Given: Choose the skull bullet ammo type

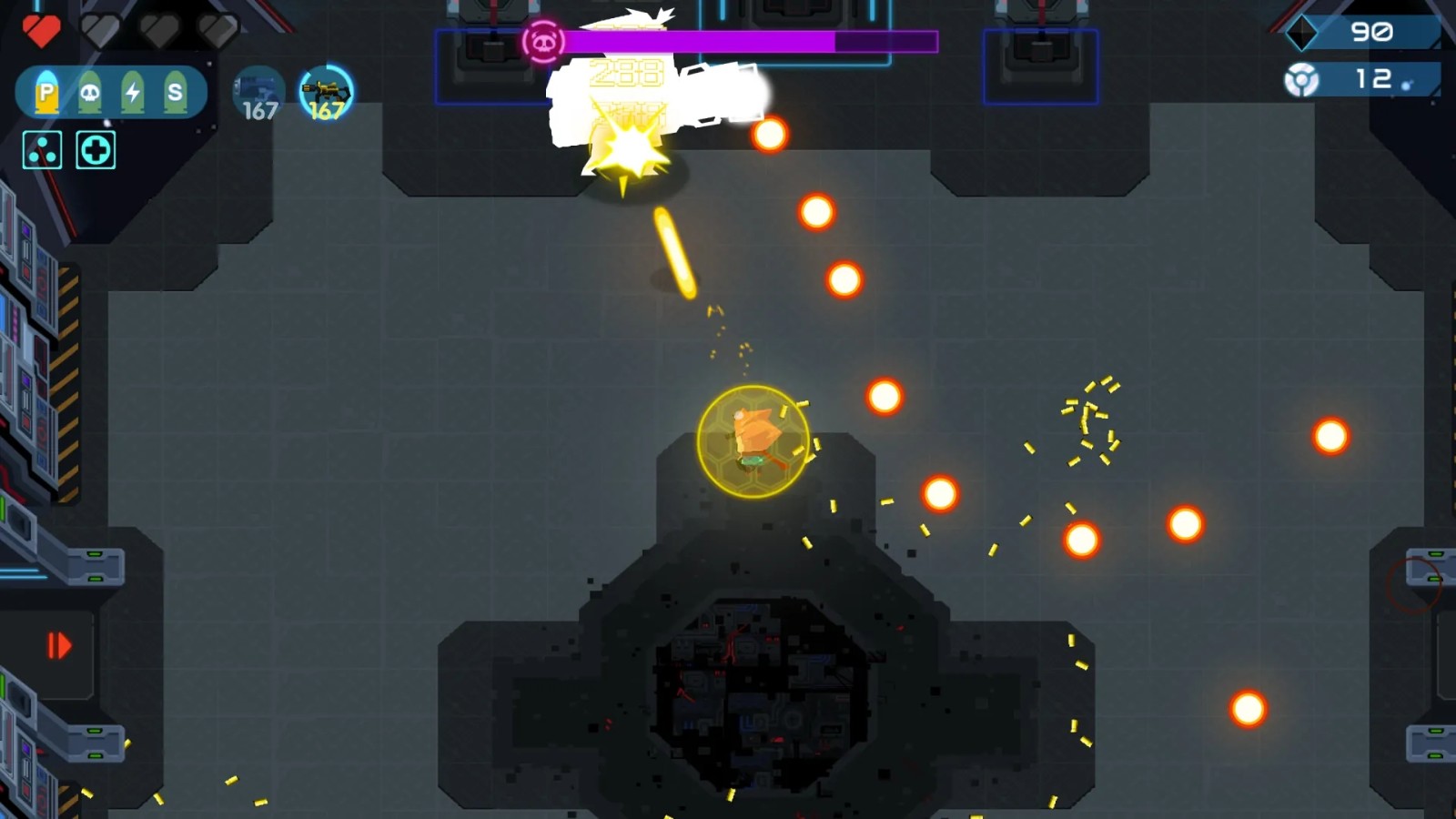Looking at the screenshot, I should coord(89,92).
